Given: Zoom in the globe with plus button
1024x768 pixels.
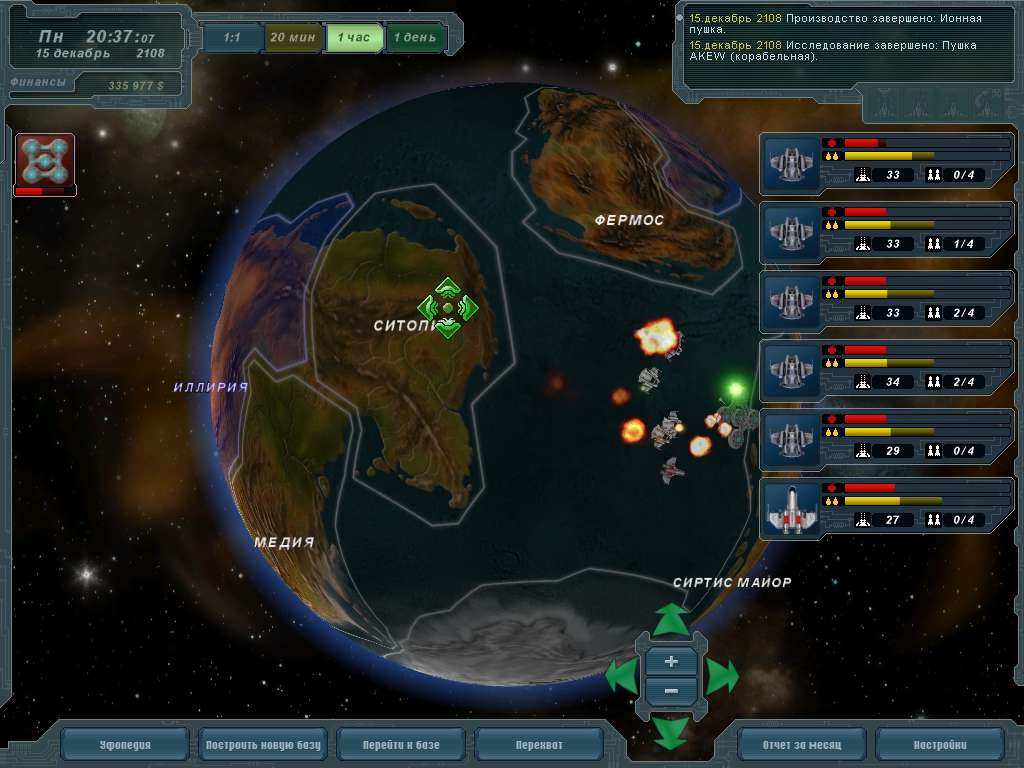Looking at the screenshot, I should 671,662.
